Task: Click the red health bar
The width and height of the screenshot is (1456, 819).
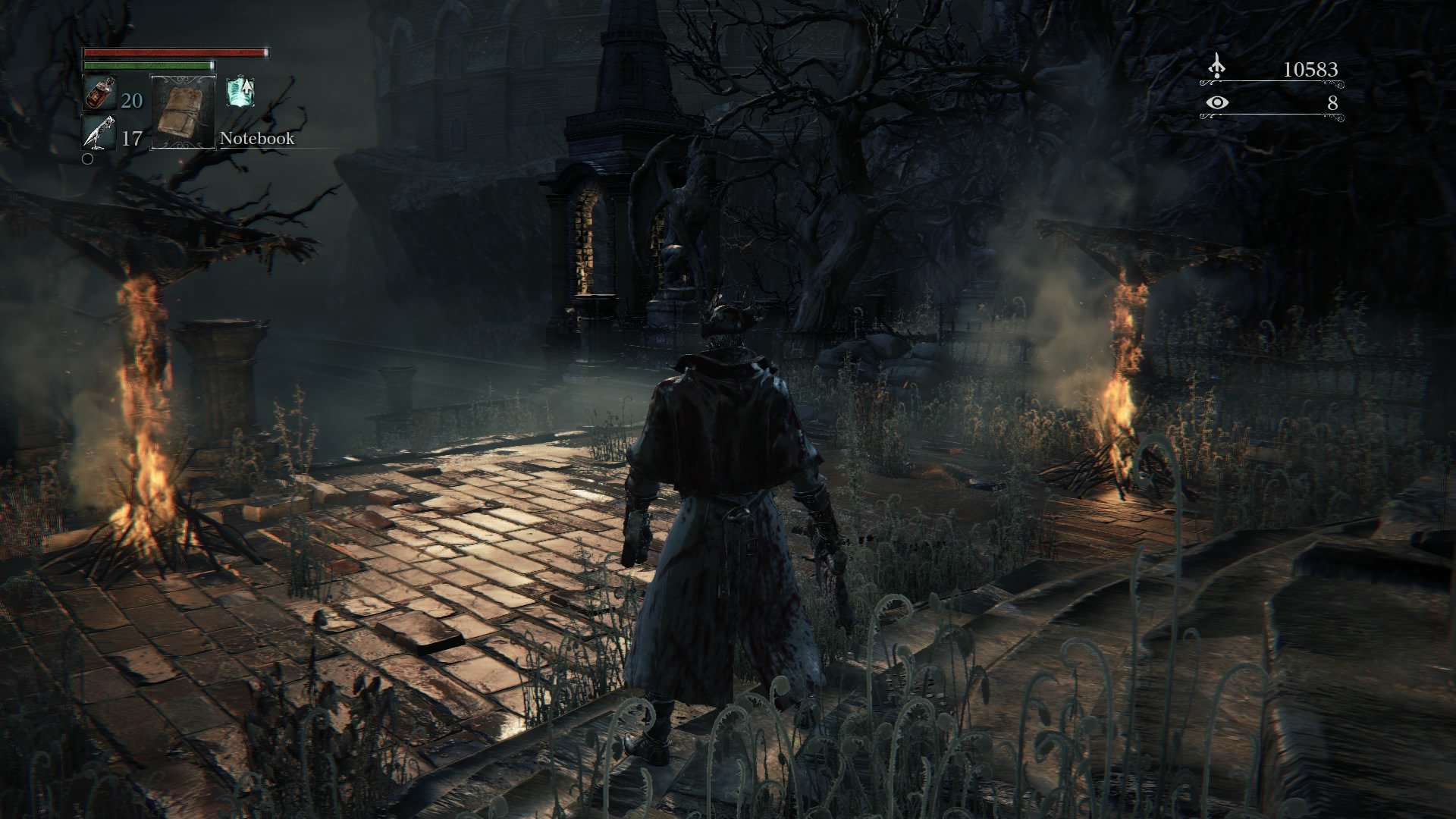Action: pyautogui.click(x=174, y=52)
